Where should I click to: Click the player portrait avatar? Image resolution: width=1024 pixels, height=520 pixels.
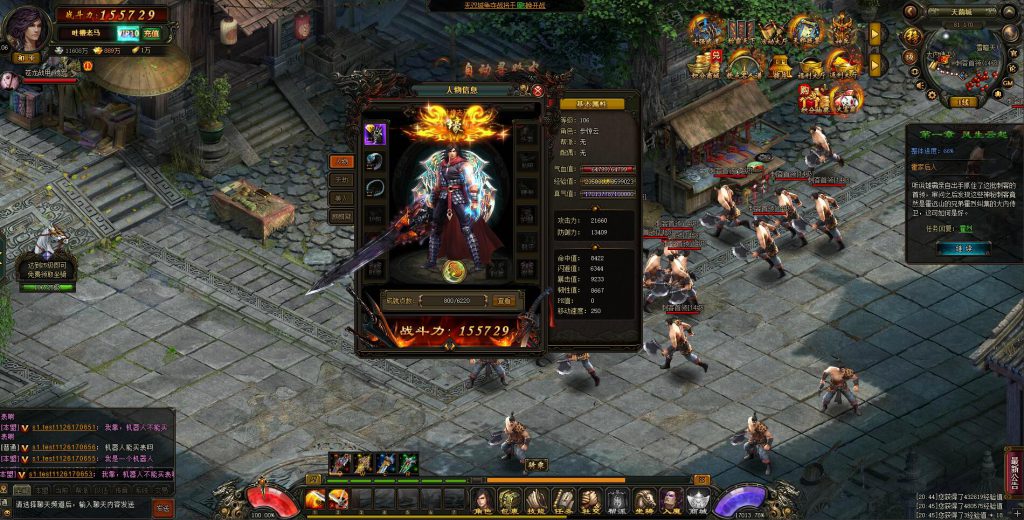pos(30,28)
